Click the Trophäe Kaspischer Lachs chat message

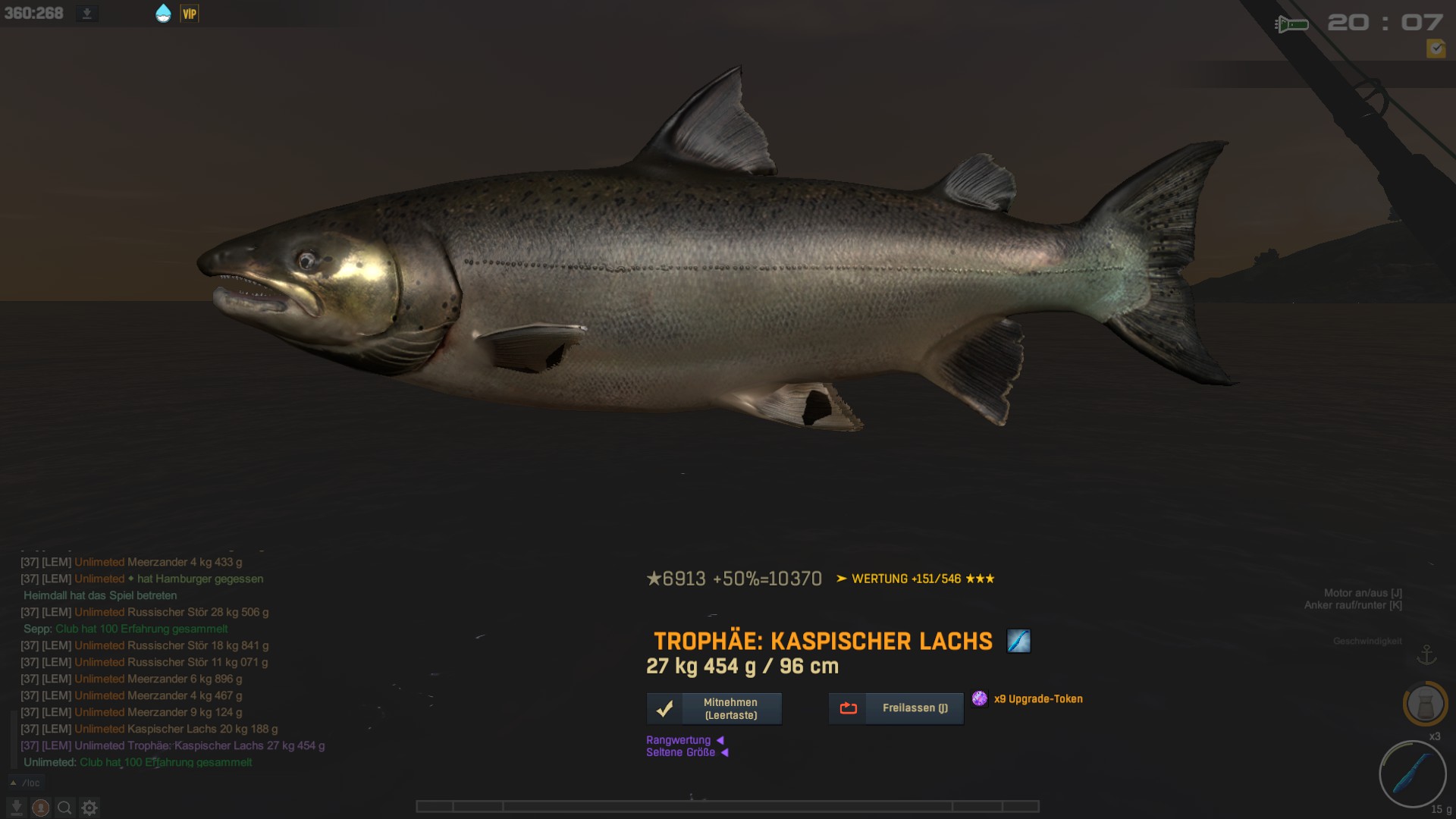[x=173, y=745]
